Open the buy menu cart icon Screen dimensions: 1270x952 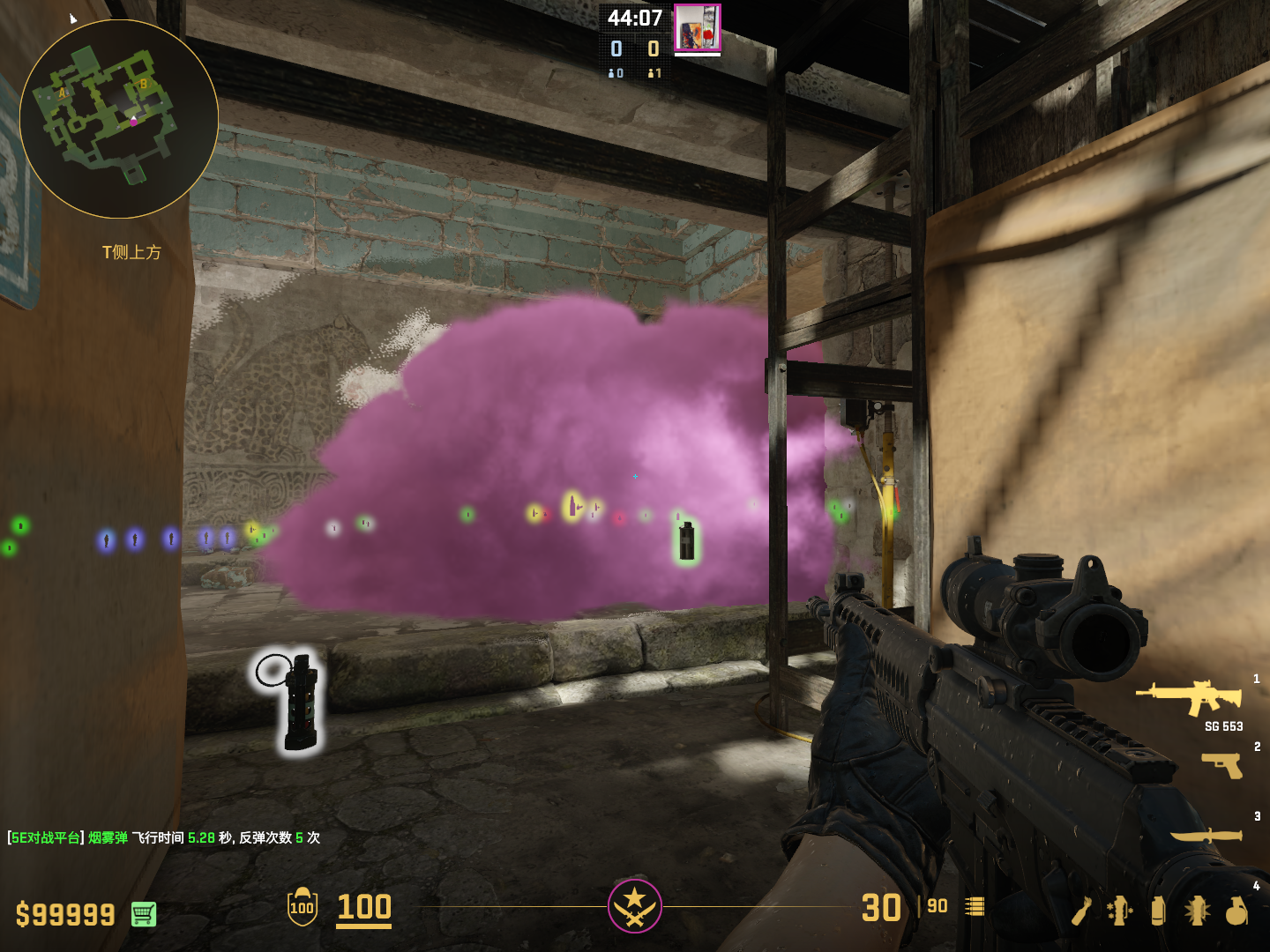pyautogui.click(x=144, y=914)
